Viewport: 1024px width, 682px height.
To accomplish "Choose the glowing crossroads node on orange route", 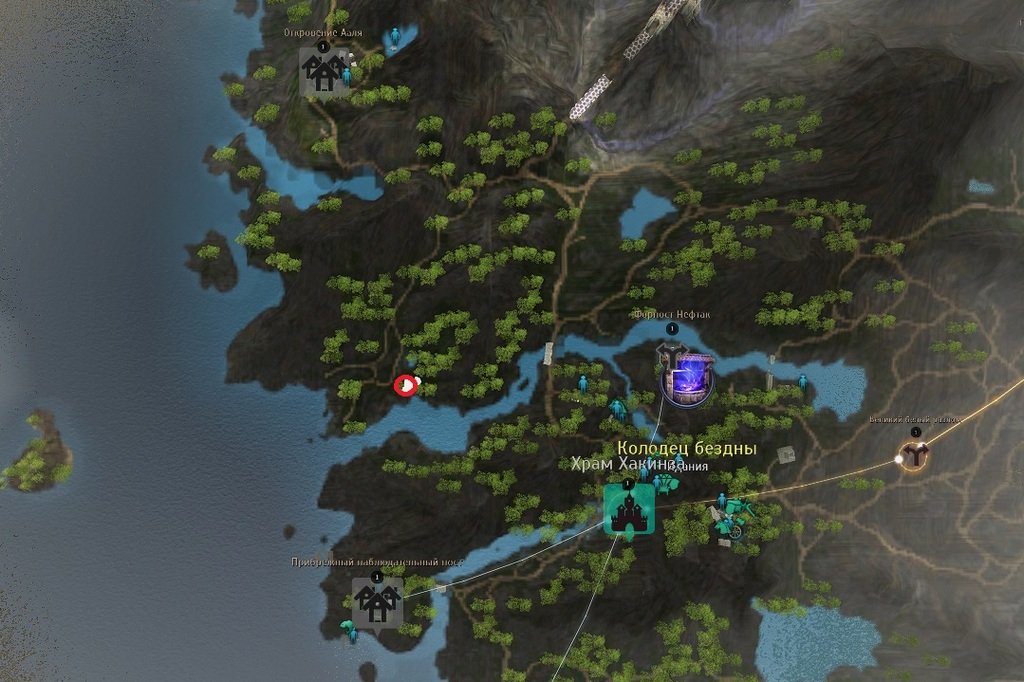I will 915,456.
